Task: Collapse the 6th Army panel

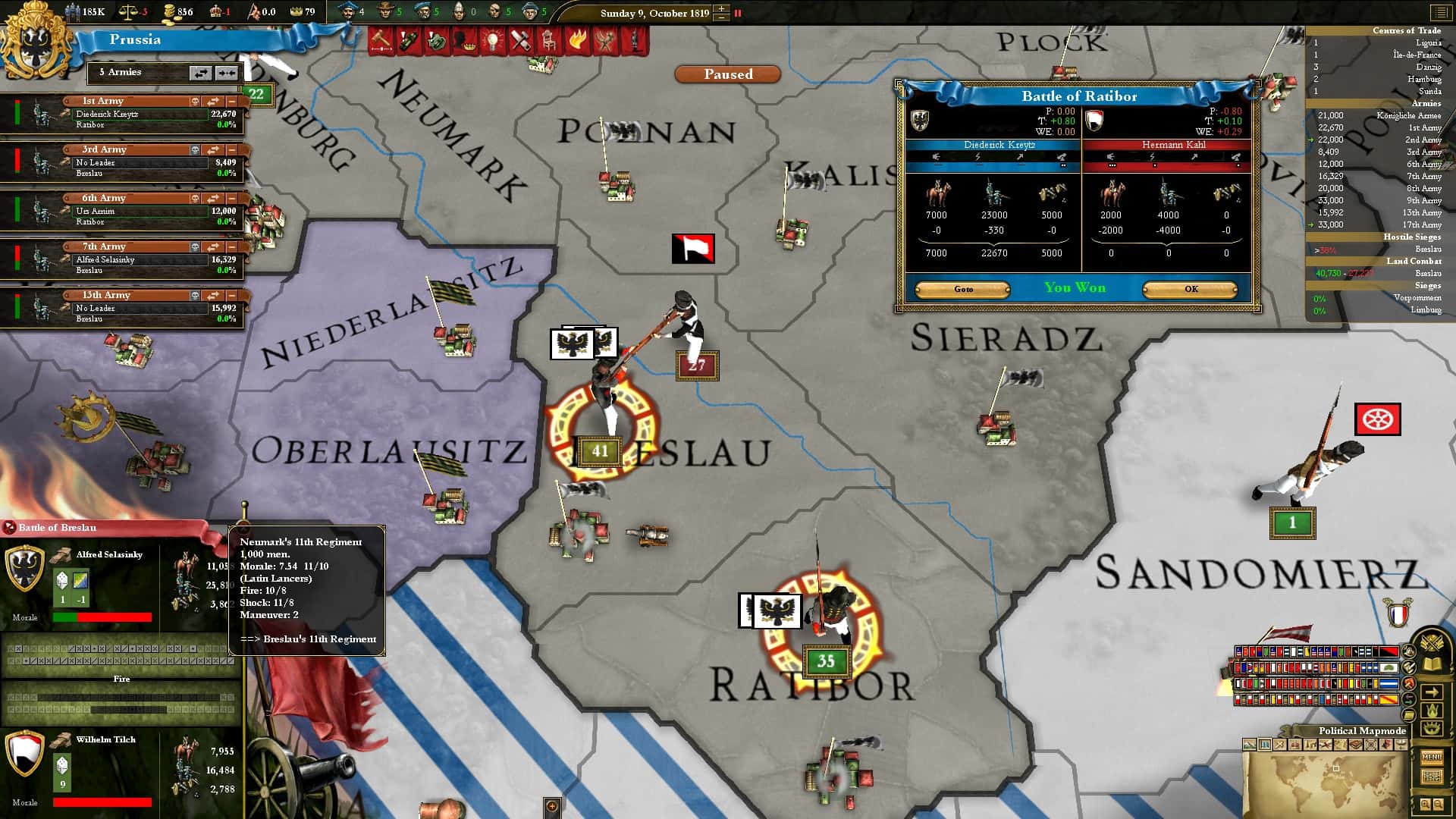Action: click(x=231, y=198)
